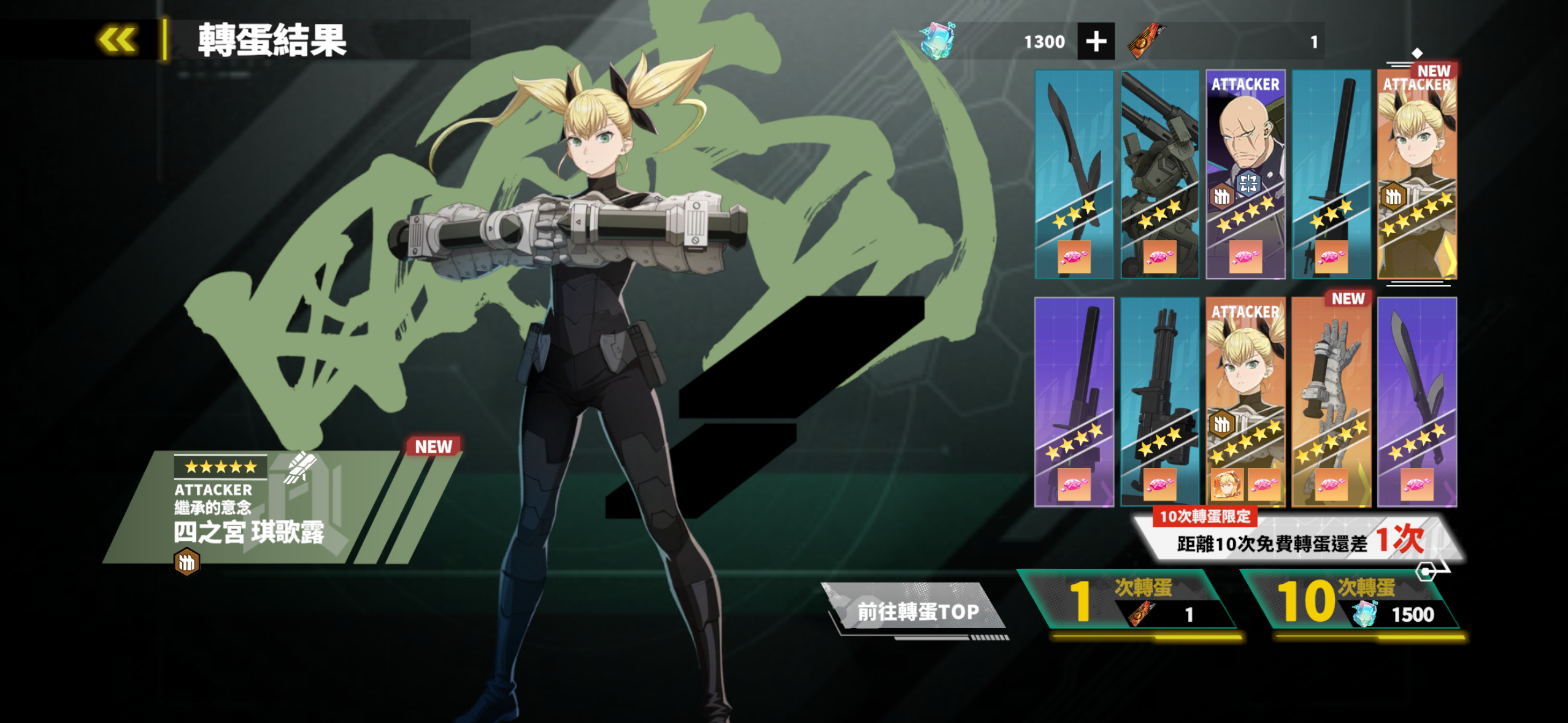Screen dimensions: 1568x723
Task: Add more gems with the plus button
Action: 1096,42
